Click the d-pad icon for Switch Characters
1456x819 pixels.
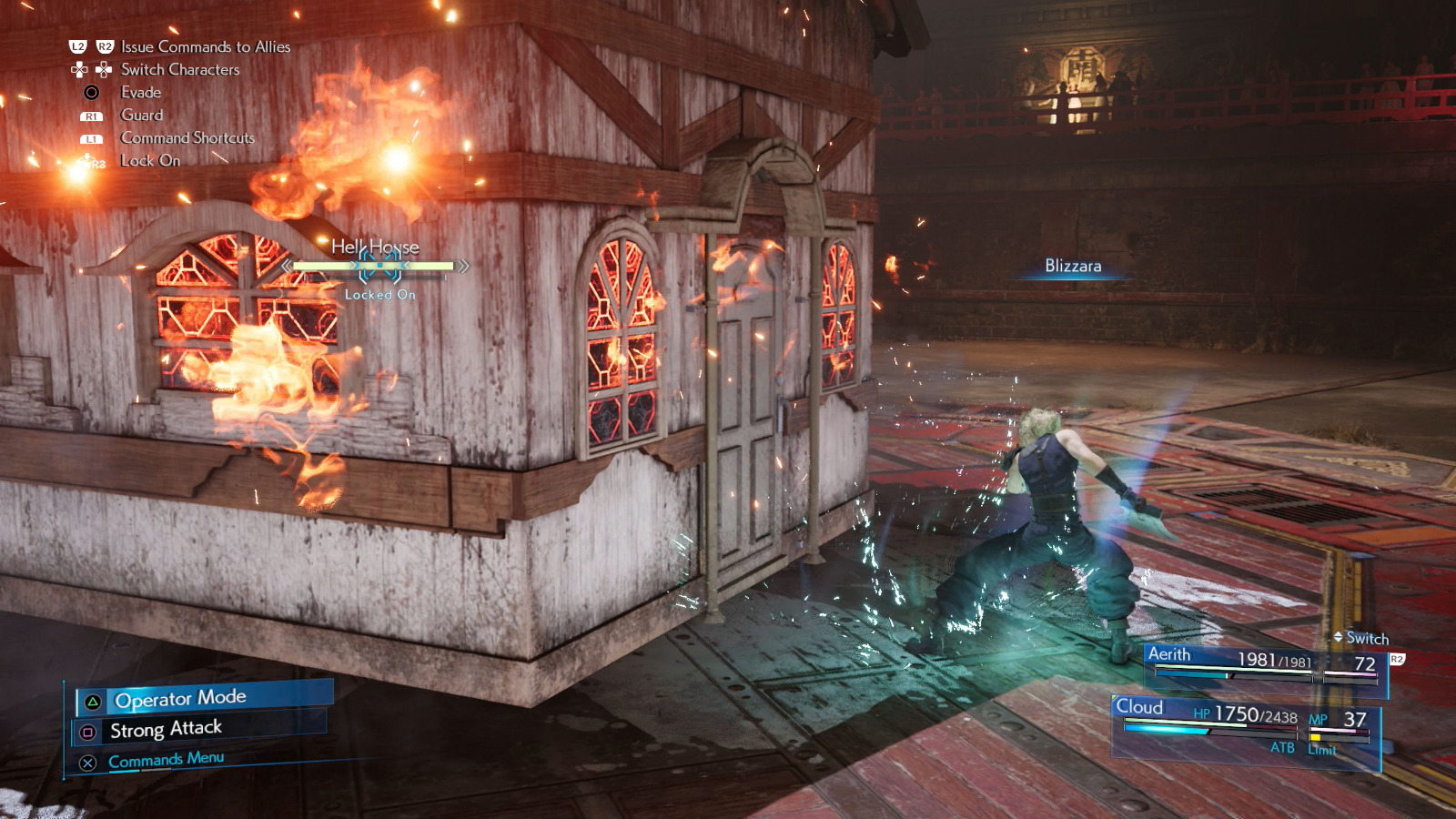click(x=91, y=70)
